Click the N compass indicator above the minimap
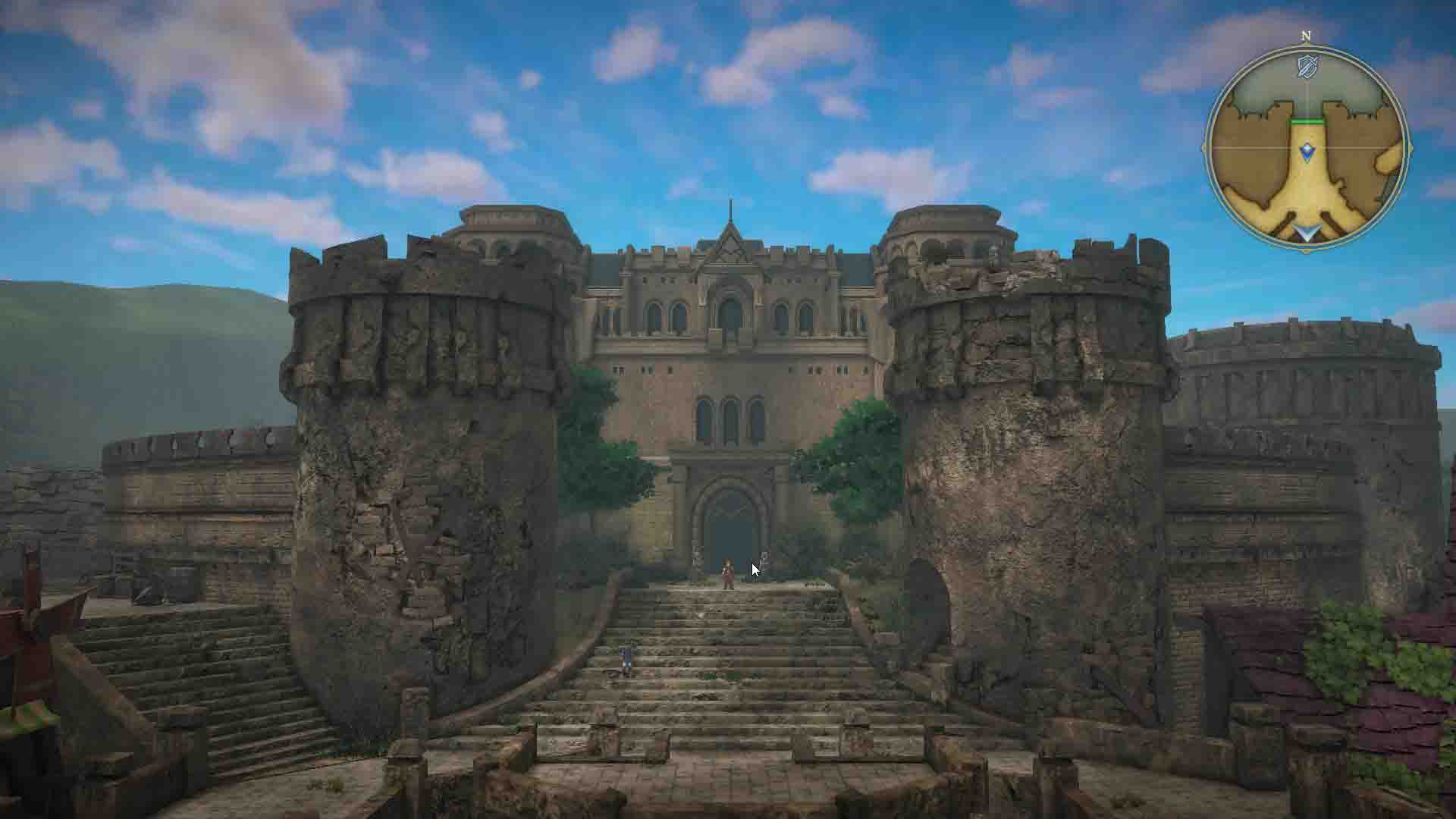 pyautogui.click(x=1305, y=35)
